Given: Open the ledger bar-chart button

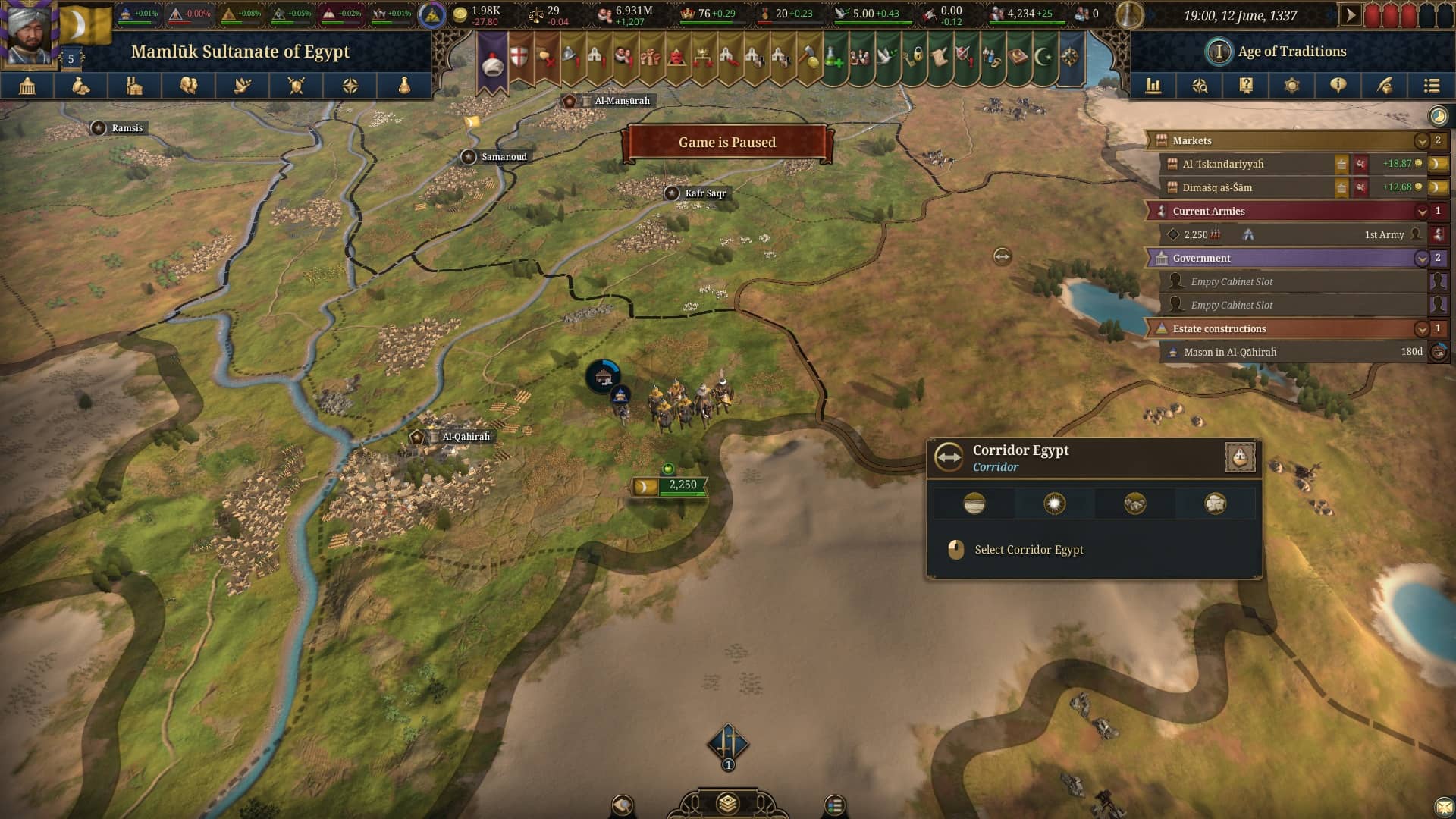Looking at the screenshot, I should point(1153,86).
